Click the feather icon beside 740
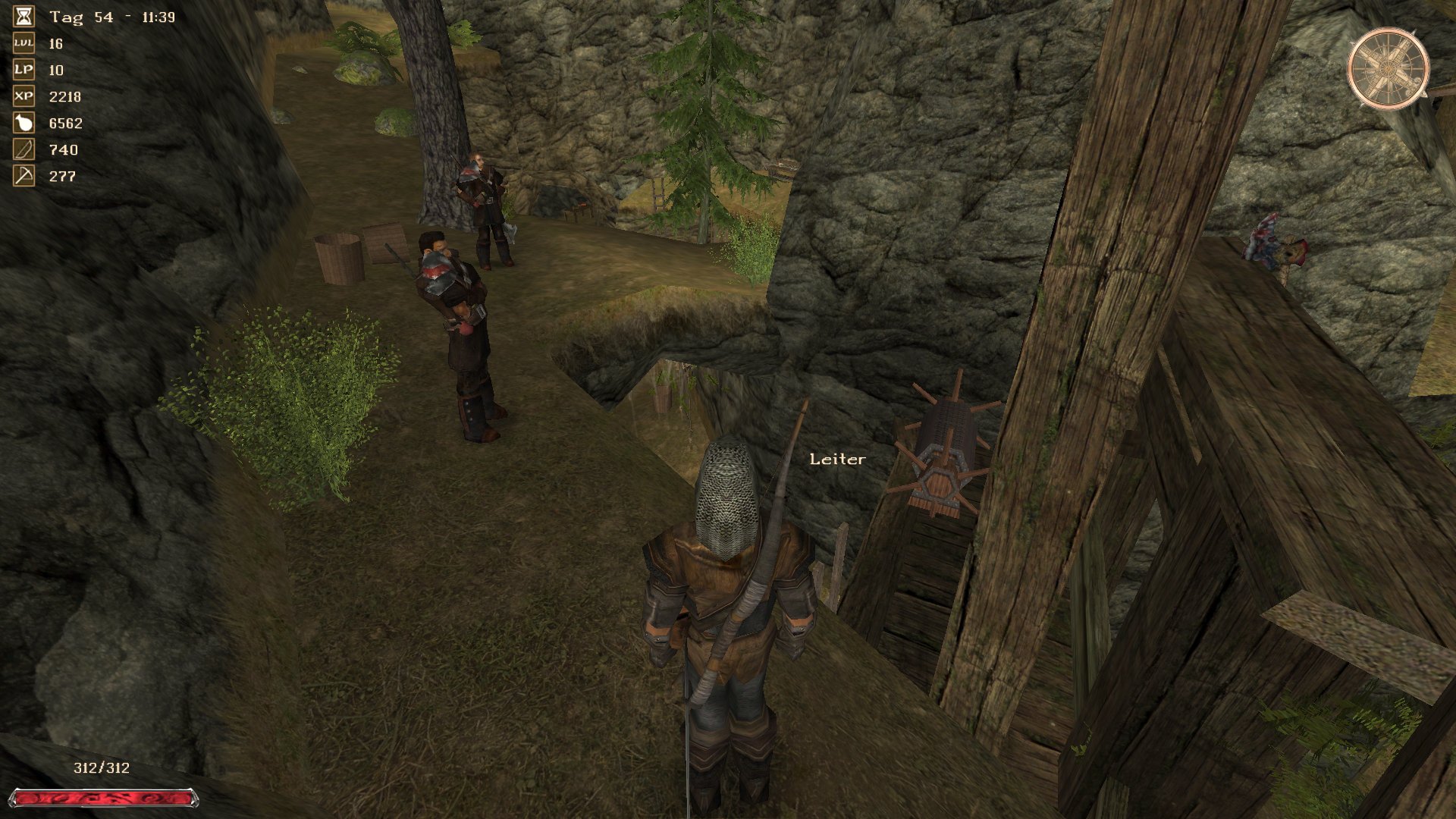1456x819 pixels. point(24,149)
